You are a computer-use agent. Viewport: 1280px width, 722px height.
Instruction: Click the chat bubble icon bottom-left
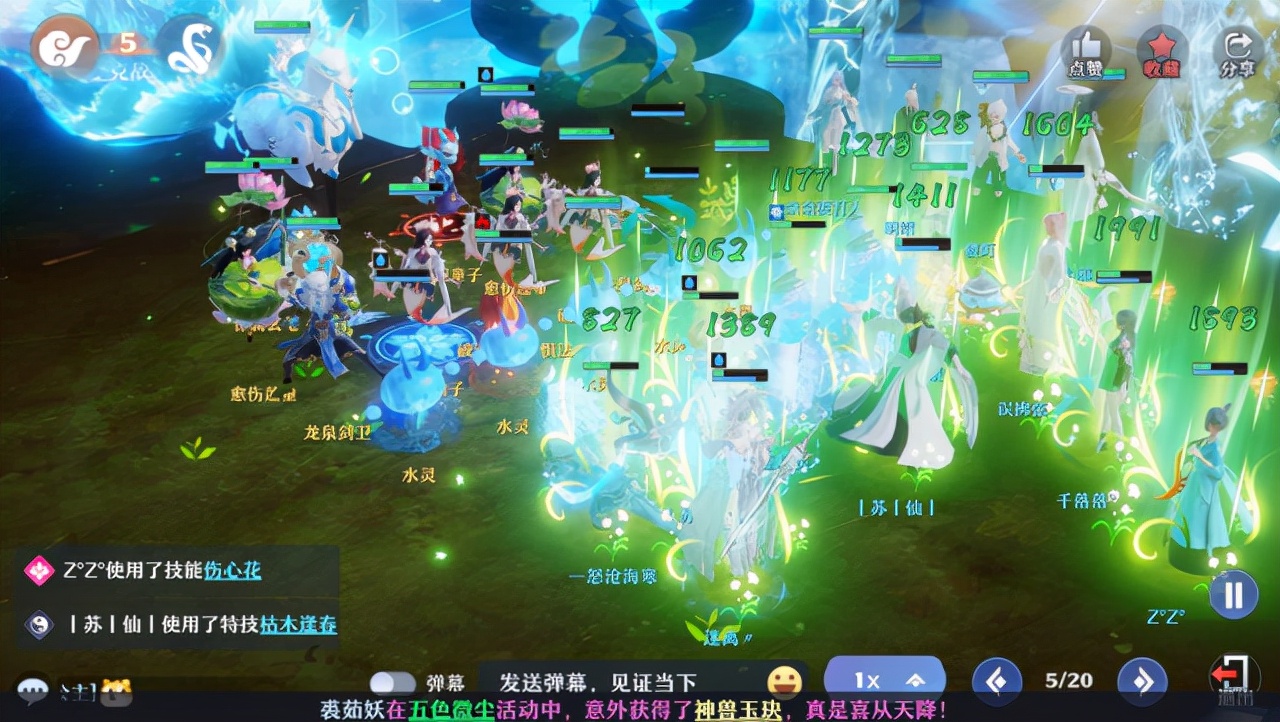(x=33, y=690)
